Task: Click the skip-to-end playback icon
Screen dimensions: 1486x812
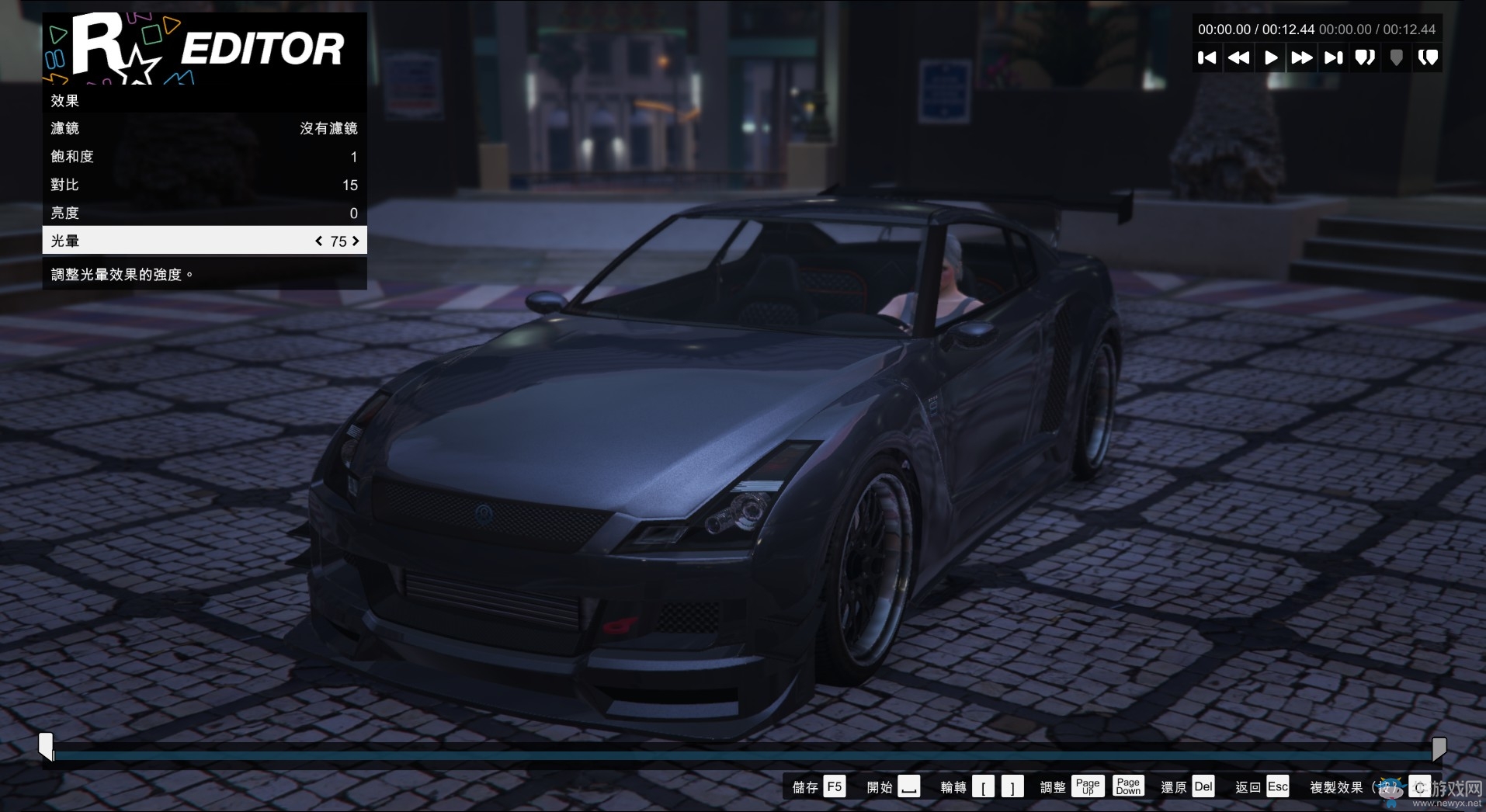Action: click(1333, 57)
